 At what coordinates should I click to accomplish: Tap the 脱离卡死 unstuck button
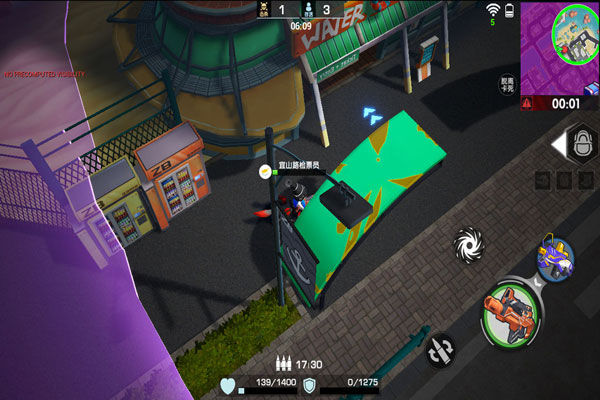click(x=507, y=85)
